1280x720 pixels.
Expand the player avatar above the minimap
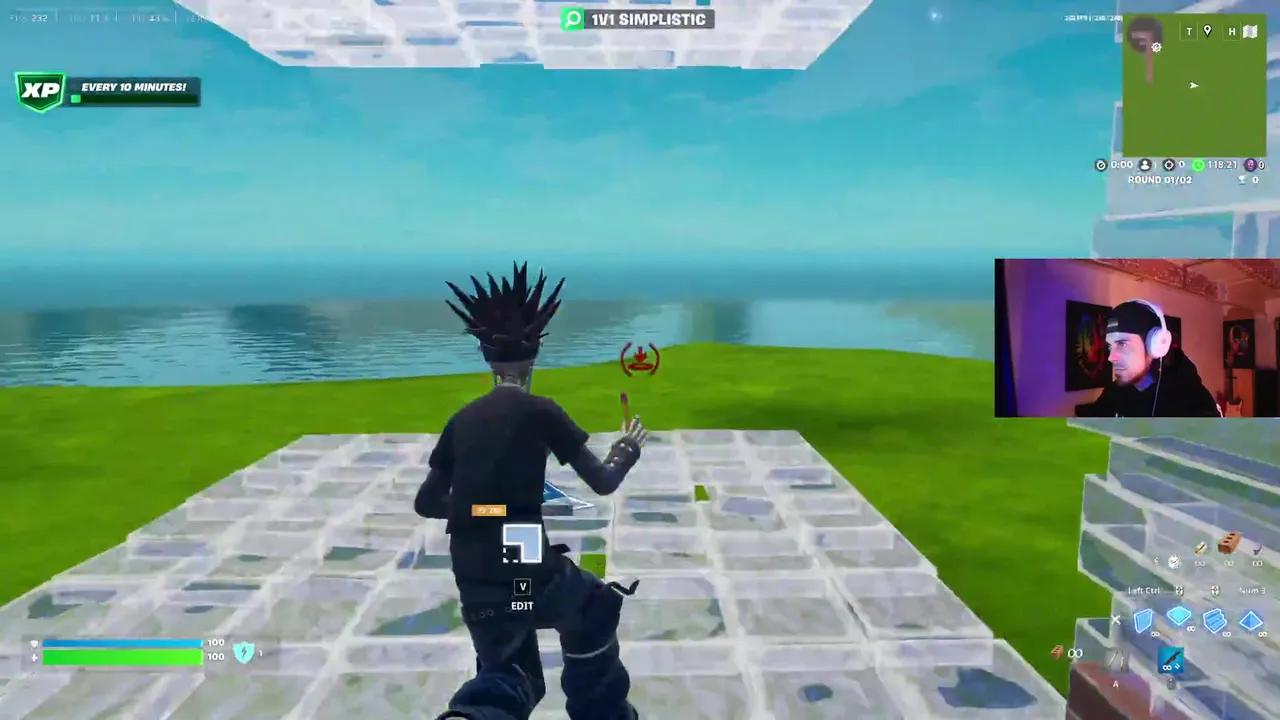(1143, 35)
